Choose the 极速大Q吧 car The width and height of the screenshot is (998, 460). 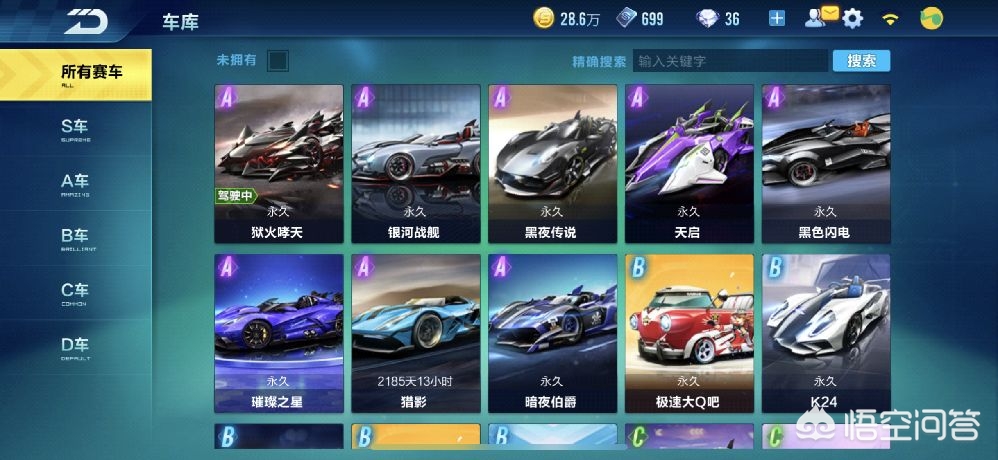click(x=689, y=334)
